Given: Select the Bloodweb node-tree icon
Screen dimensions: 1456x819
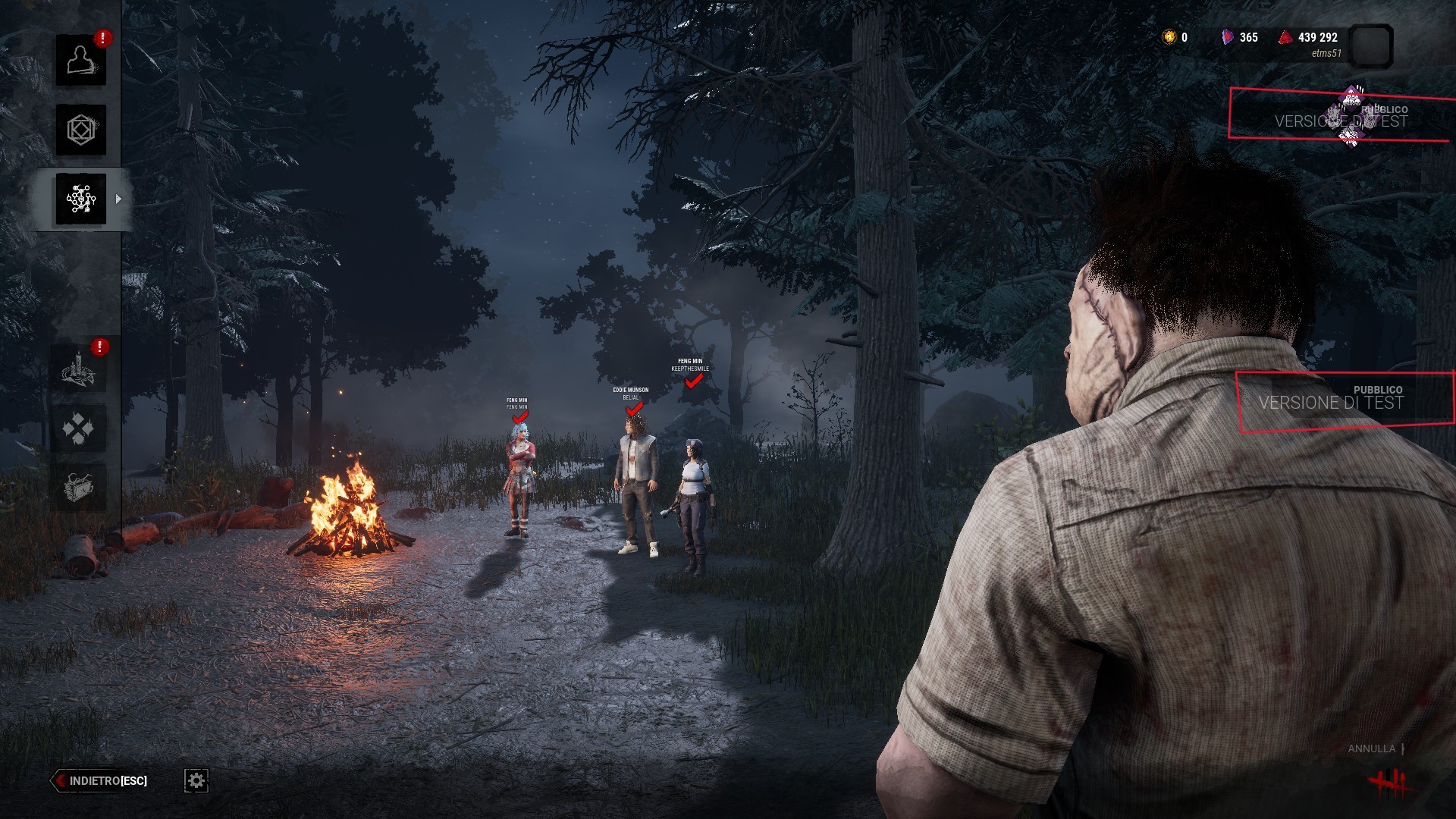Looking at the screenshot, I should (x=80, y=199).
